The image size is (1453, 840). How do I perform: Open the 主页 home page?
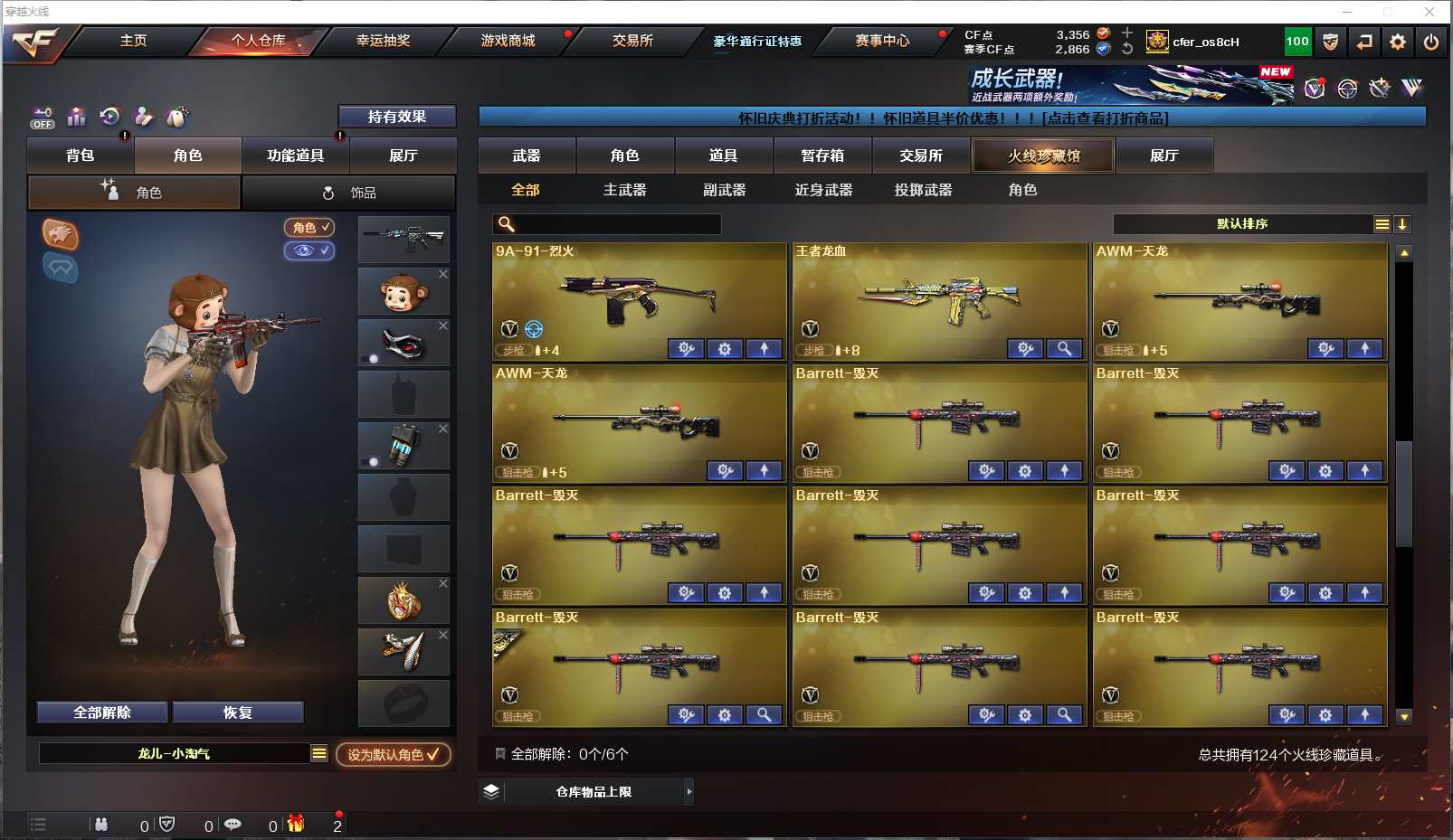133,41
